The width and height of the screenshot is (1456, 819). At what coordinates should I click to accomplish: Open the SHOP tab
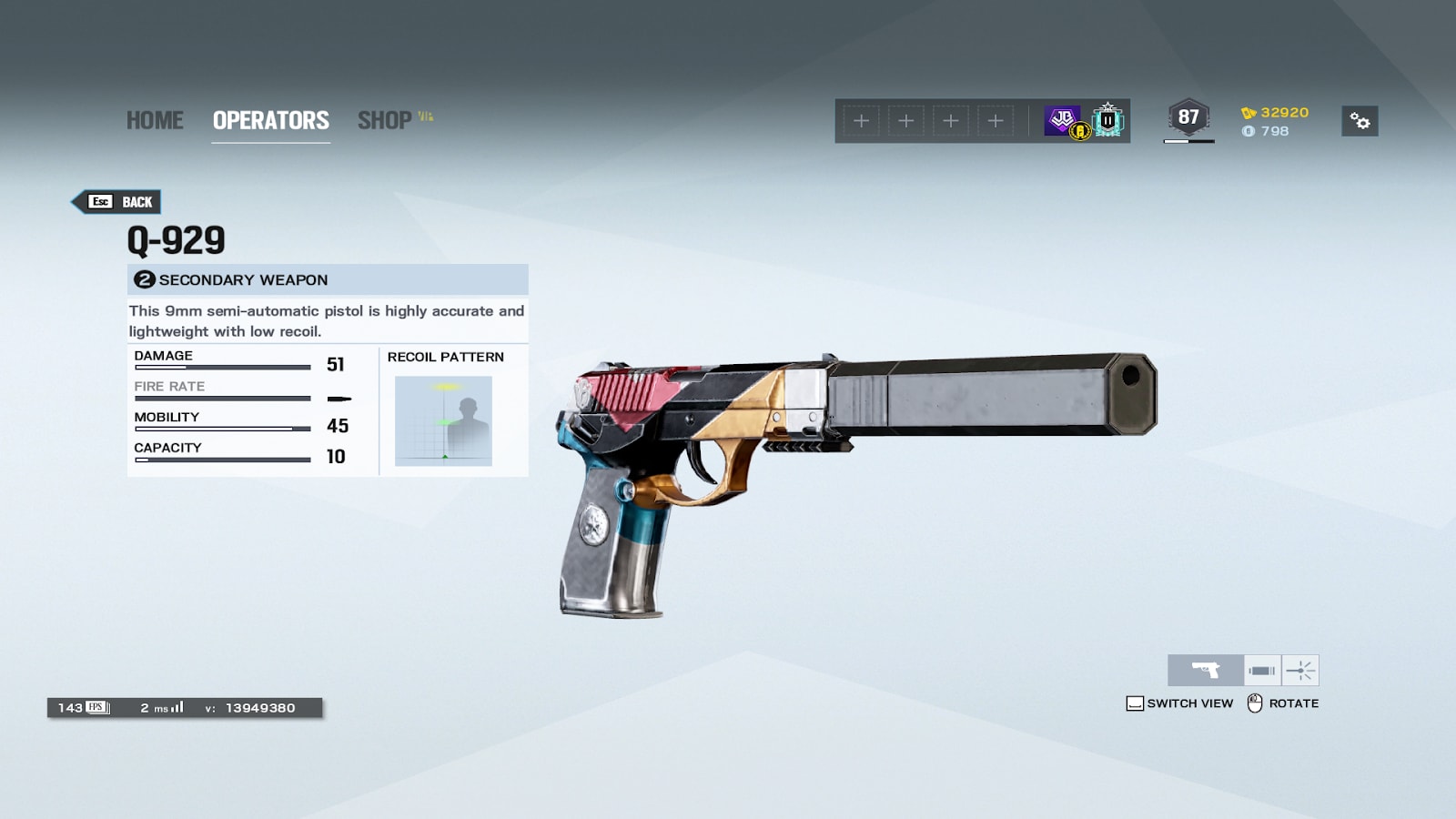click(385, 120)
